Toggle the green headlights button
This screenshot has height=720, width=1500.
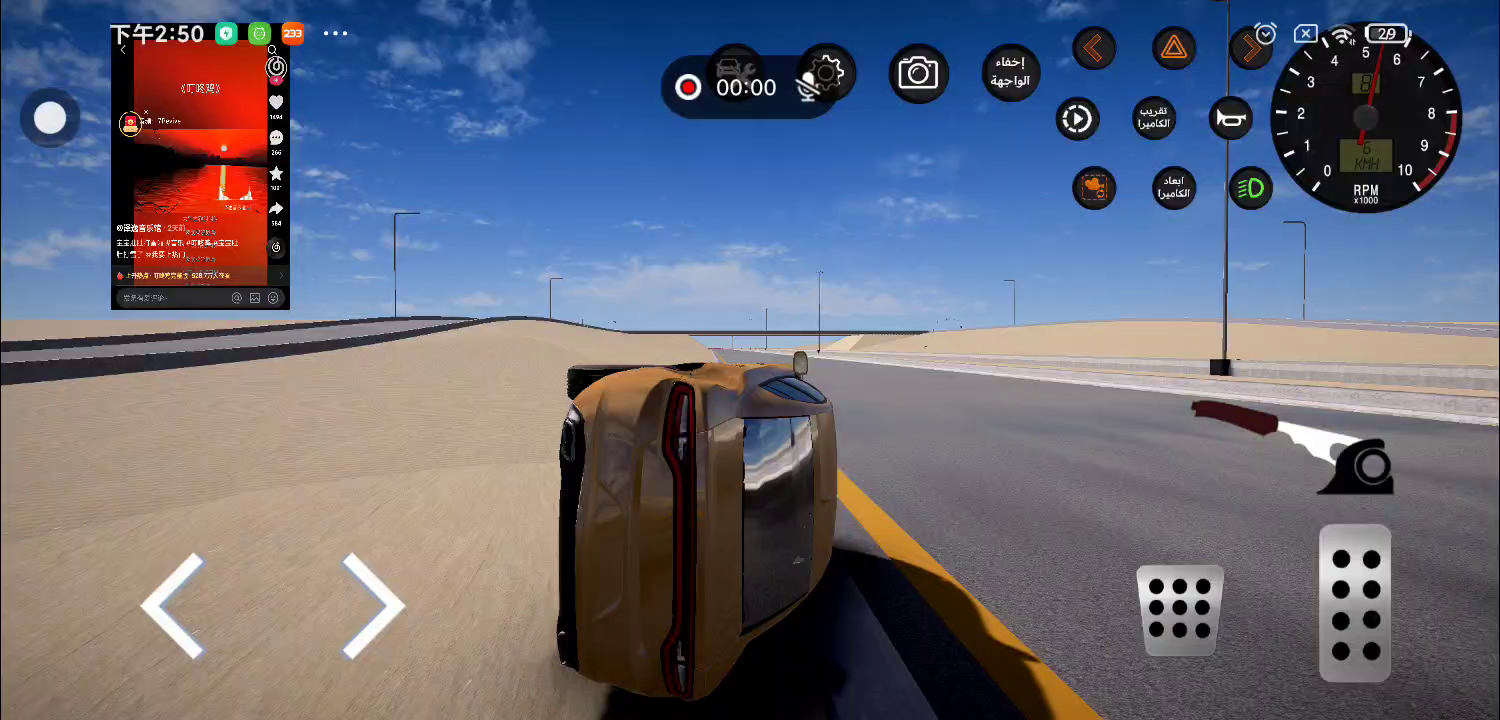click(1250, 188)
